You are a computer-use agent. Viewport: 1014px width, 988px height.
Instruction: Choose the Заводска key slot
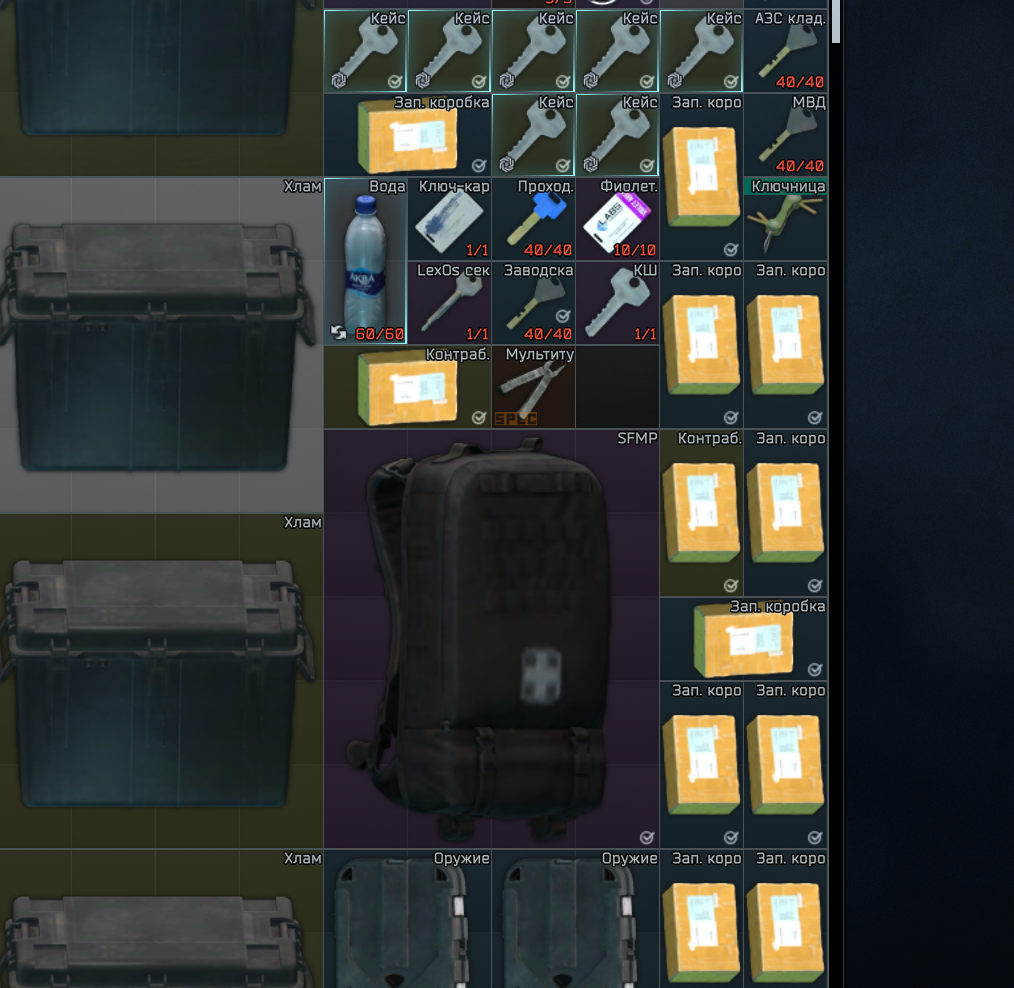pos(533,304)
